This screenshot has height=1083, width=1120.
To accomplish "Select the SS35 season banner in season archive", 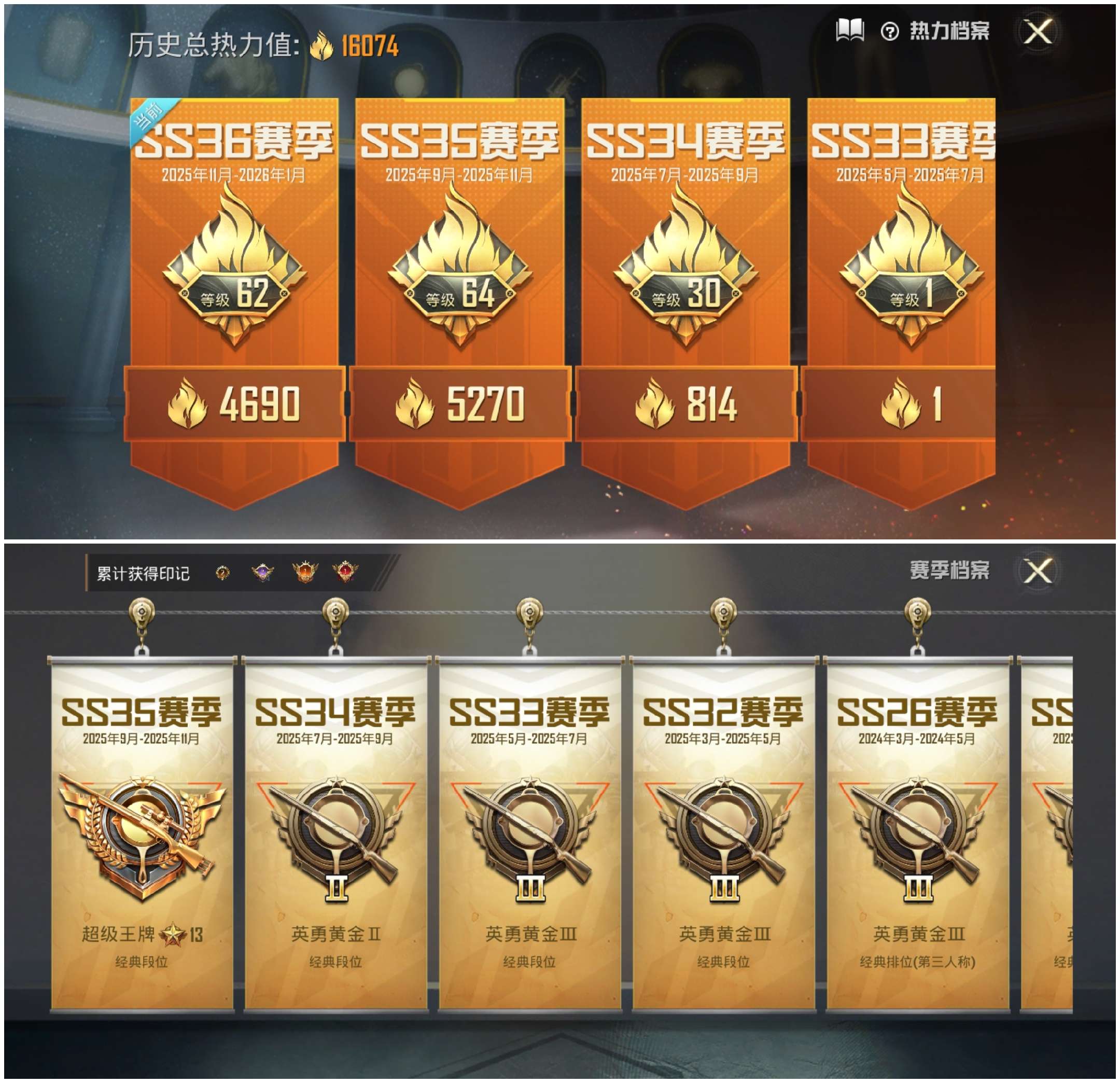I will [x=140, y=829].
